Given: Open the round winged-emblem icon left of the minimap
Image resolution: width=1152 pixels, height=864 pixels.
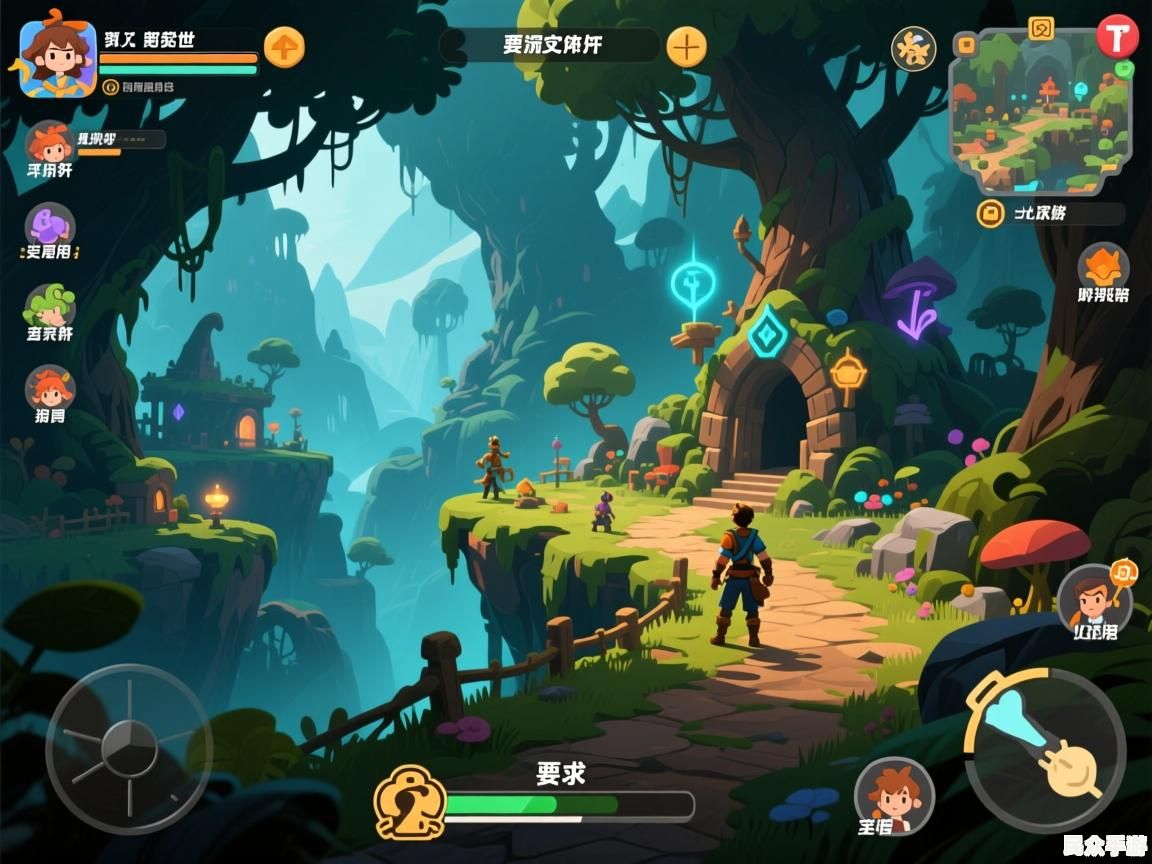Looking at the screenshot, I should click(x=913, y=49).
